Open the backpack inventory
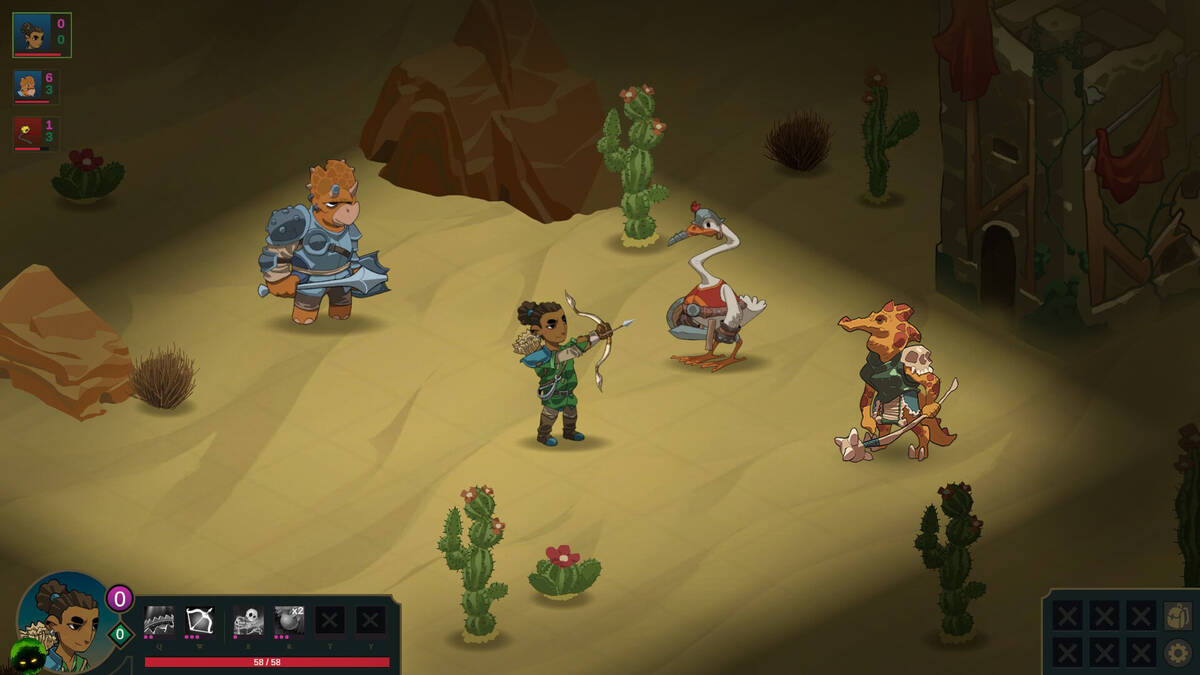This screenshot has height=675, width=1200. [1178, 616]
